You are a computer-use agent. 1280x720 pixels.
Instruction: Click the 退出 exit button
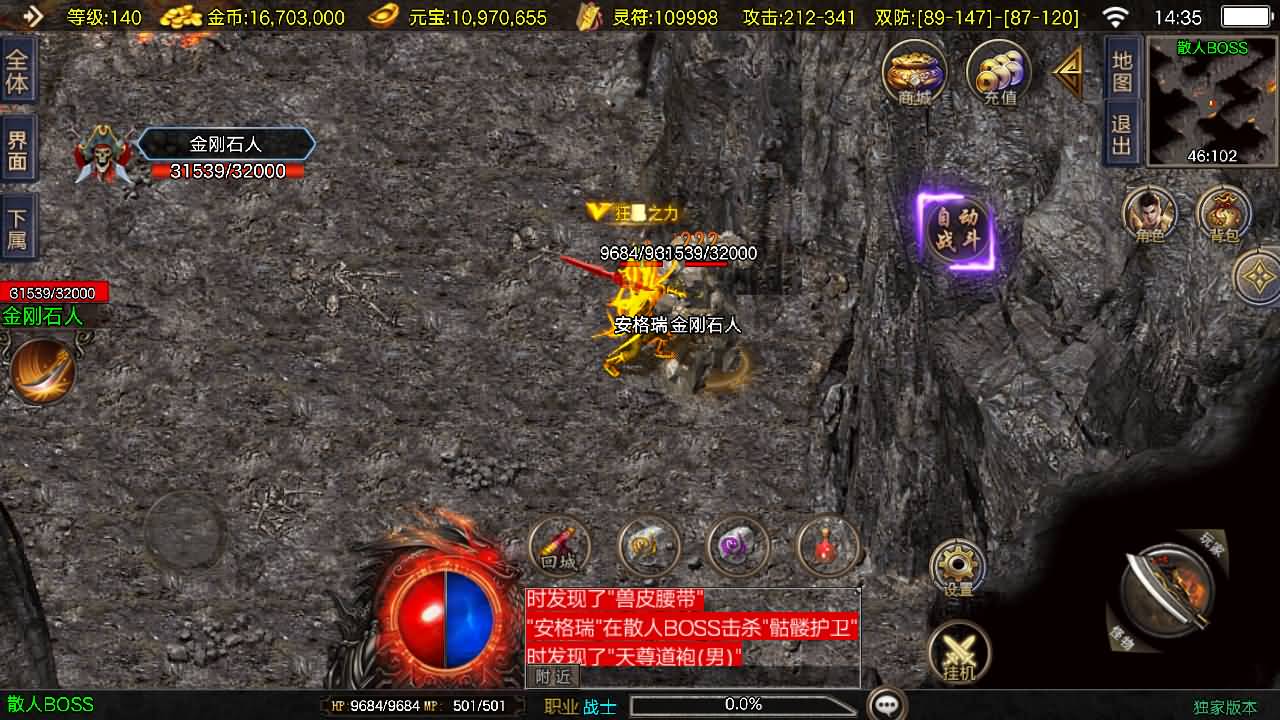pyautogui.click(x=1122, y=135)
